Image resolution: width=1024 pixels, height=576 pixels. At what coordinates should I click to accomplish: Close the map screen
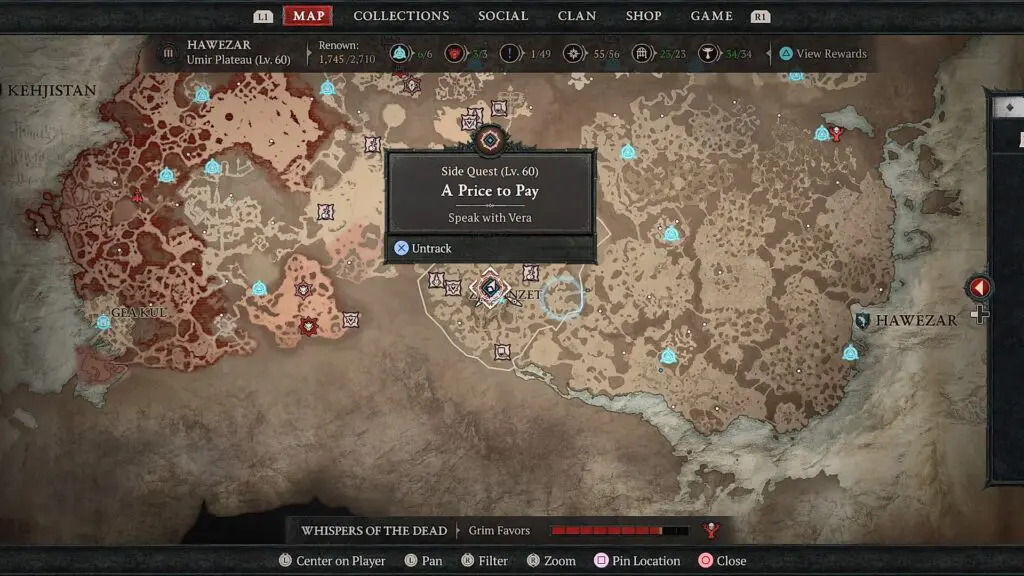tap(722, 561)
